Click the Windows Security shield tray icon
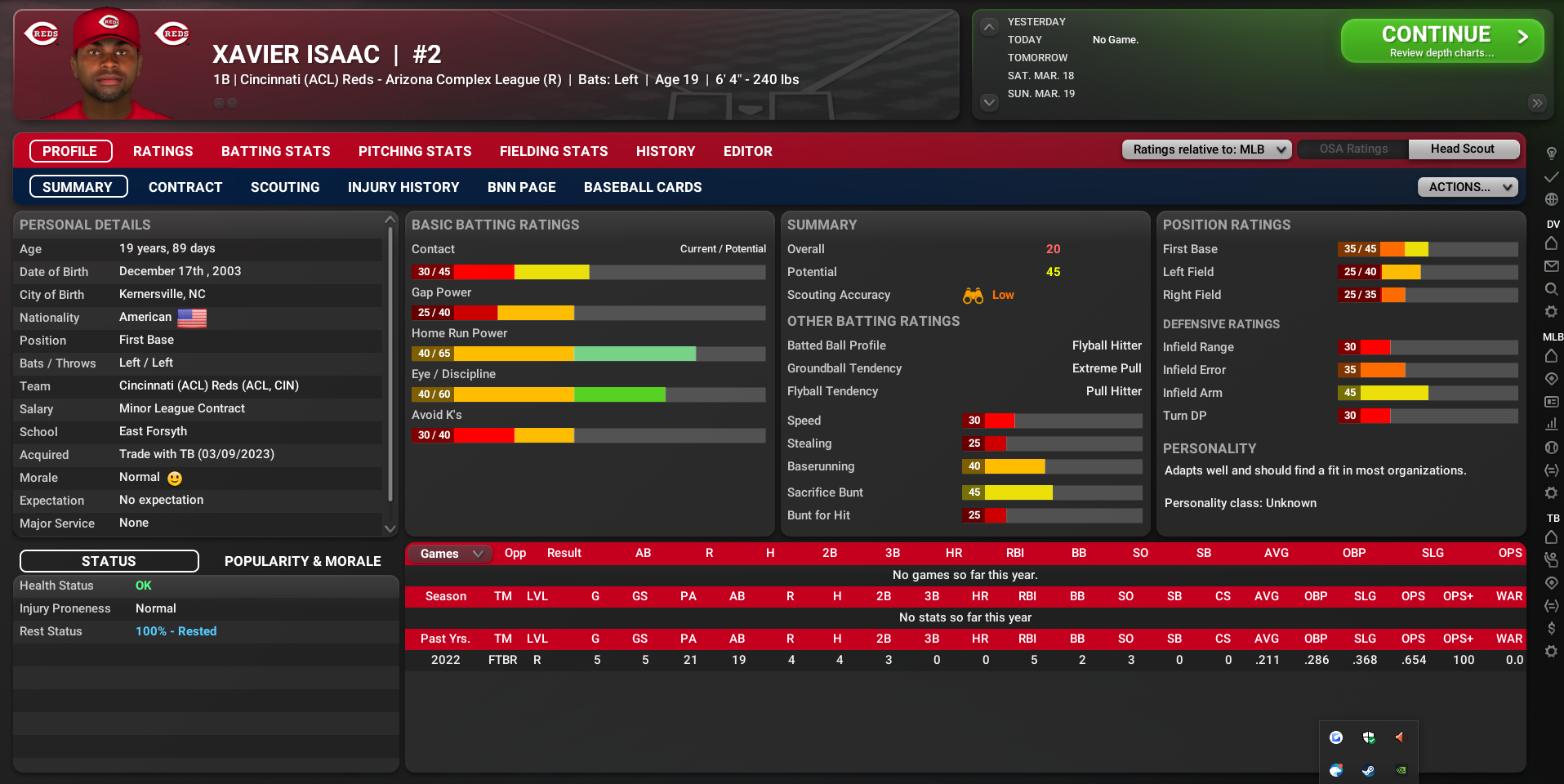Viewport: 1564px width, 784px height. pos(1368,737)
